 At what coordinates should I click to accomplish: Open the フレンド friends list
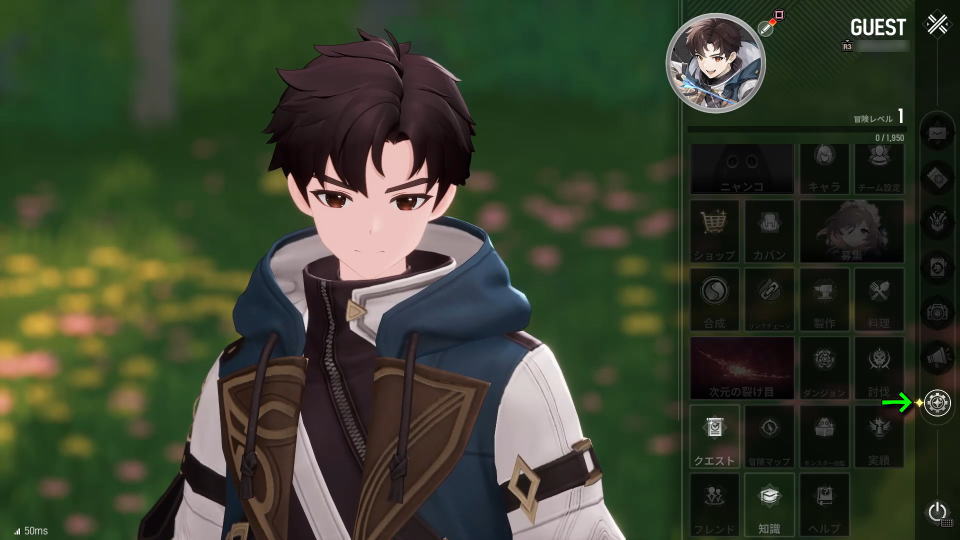[x=714, y=504]
